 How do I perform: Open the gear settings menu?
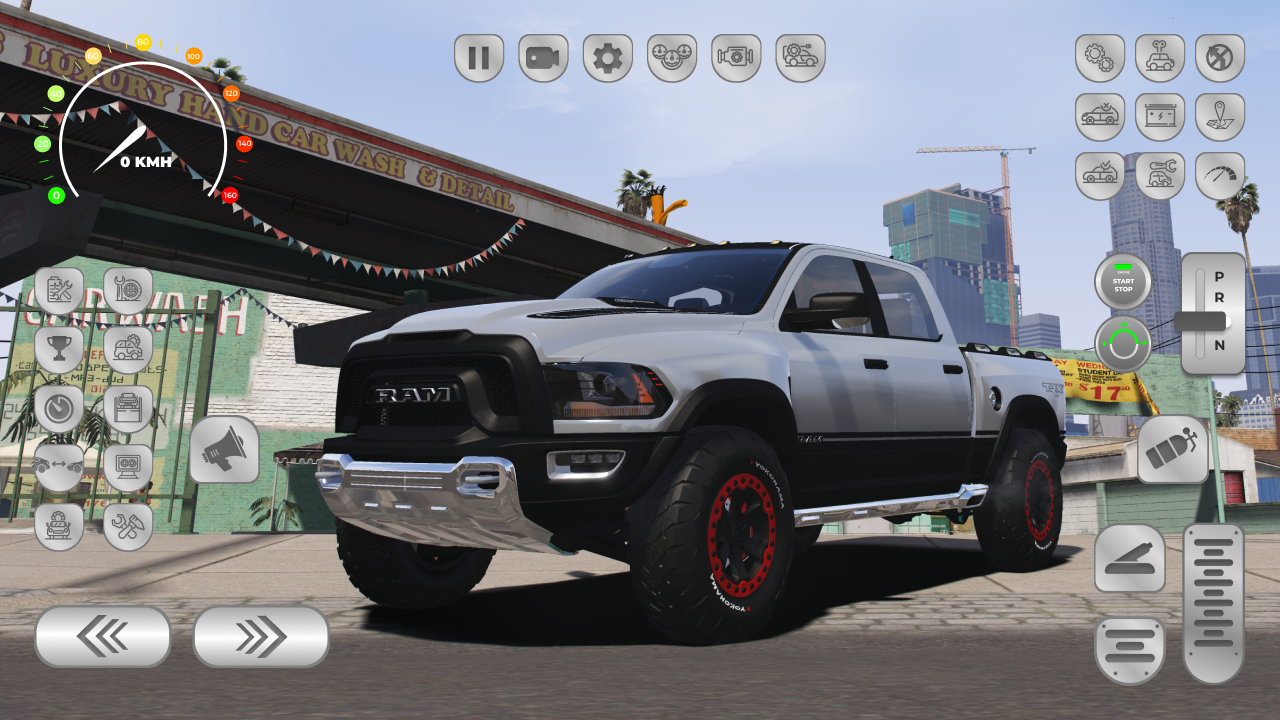(x=607, y=58)
